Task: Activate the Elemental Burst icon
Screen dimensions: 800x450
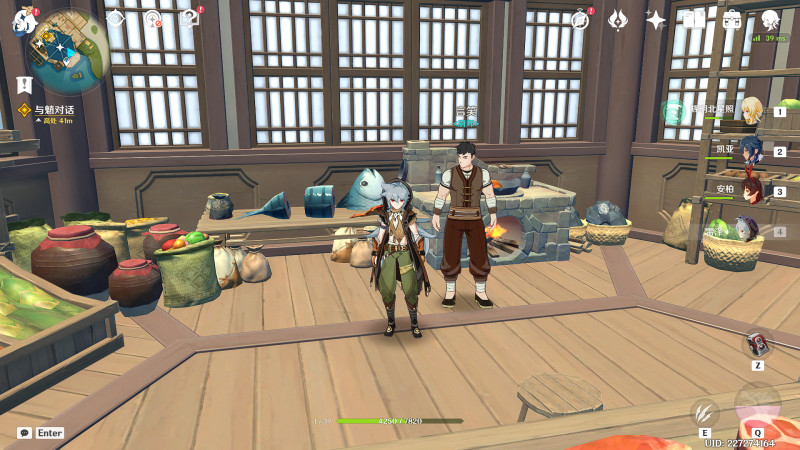Action: pos(757,404)
